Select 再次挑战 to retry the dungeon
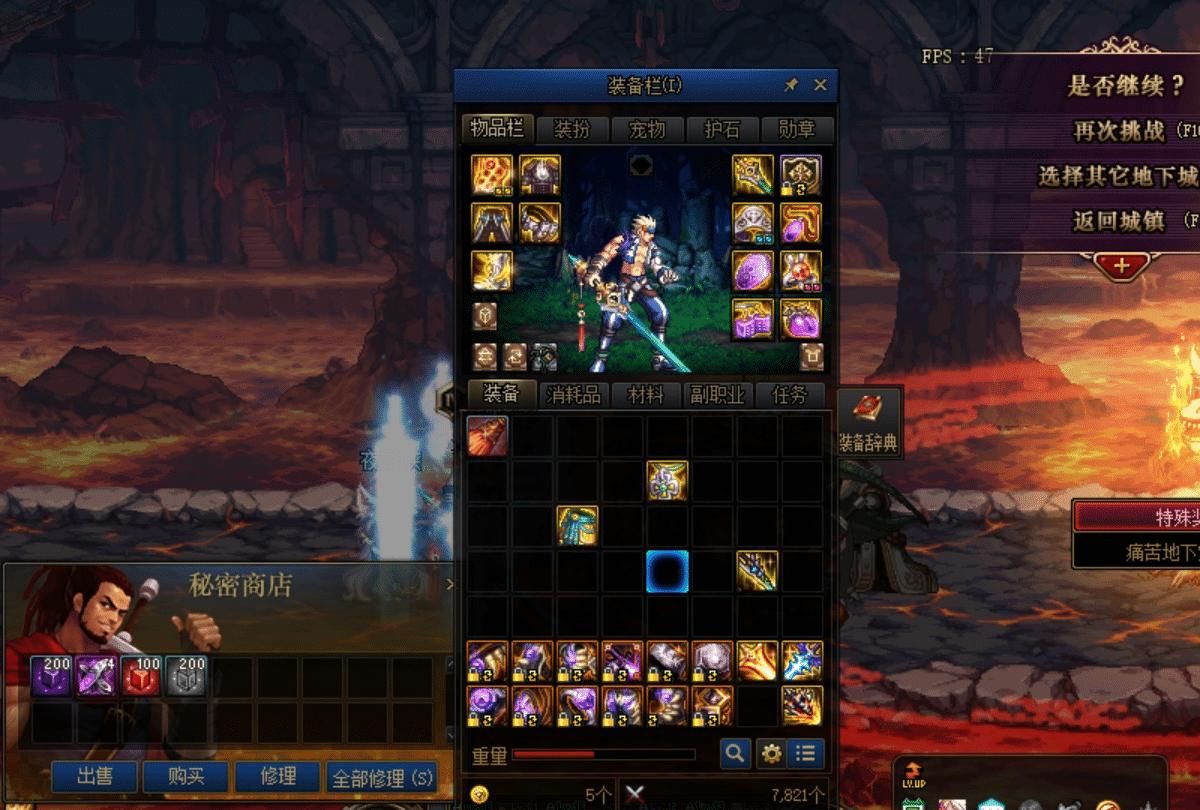This screenshot has width=1200, height=810. 1118,130
